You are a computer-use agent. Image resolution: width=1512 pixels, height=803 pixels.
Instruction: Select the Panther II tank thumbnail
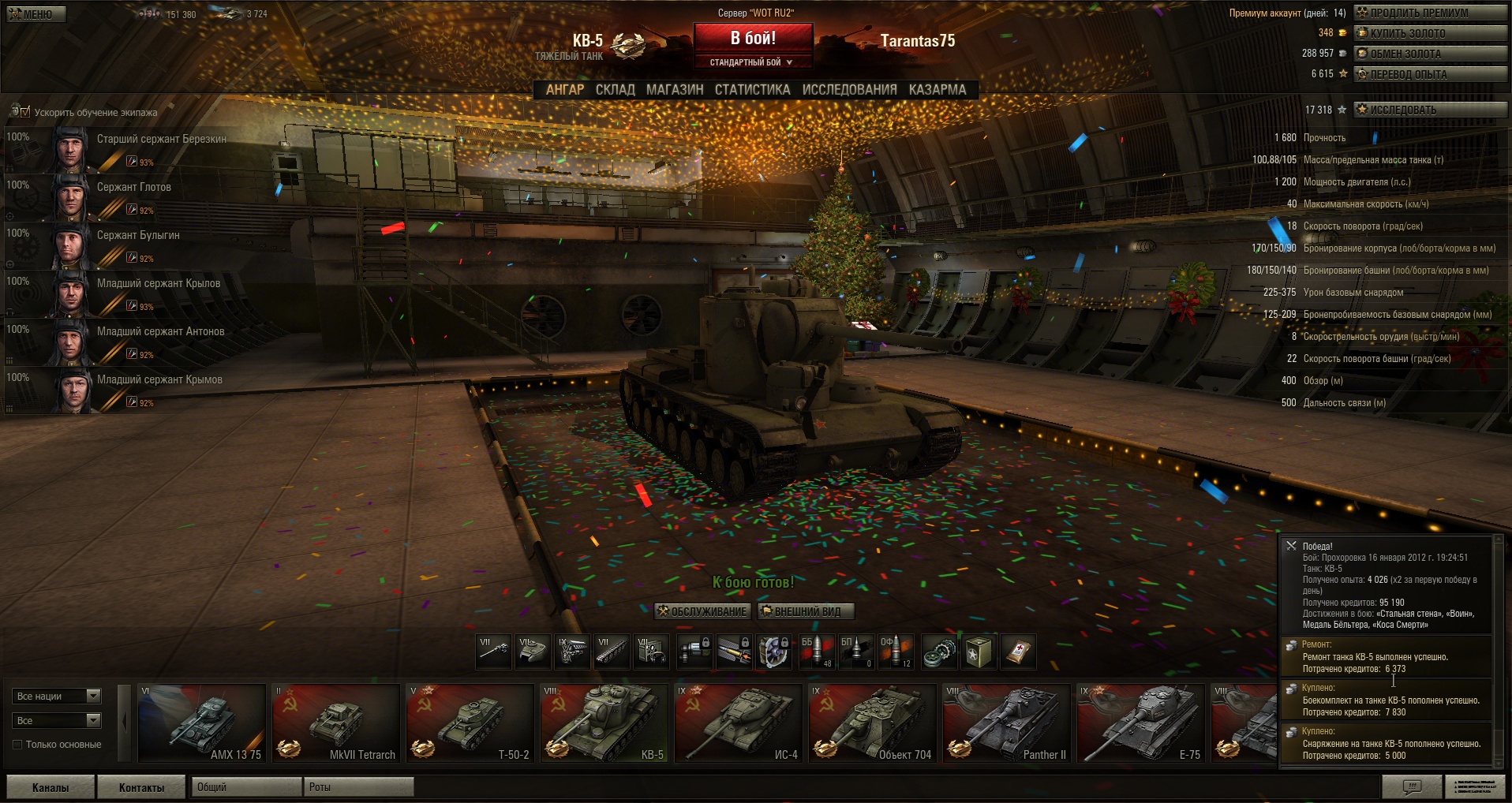click(x=1006, y=723)
